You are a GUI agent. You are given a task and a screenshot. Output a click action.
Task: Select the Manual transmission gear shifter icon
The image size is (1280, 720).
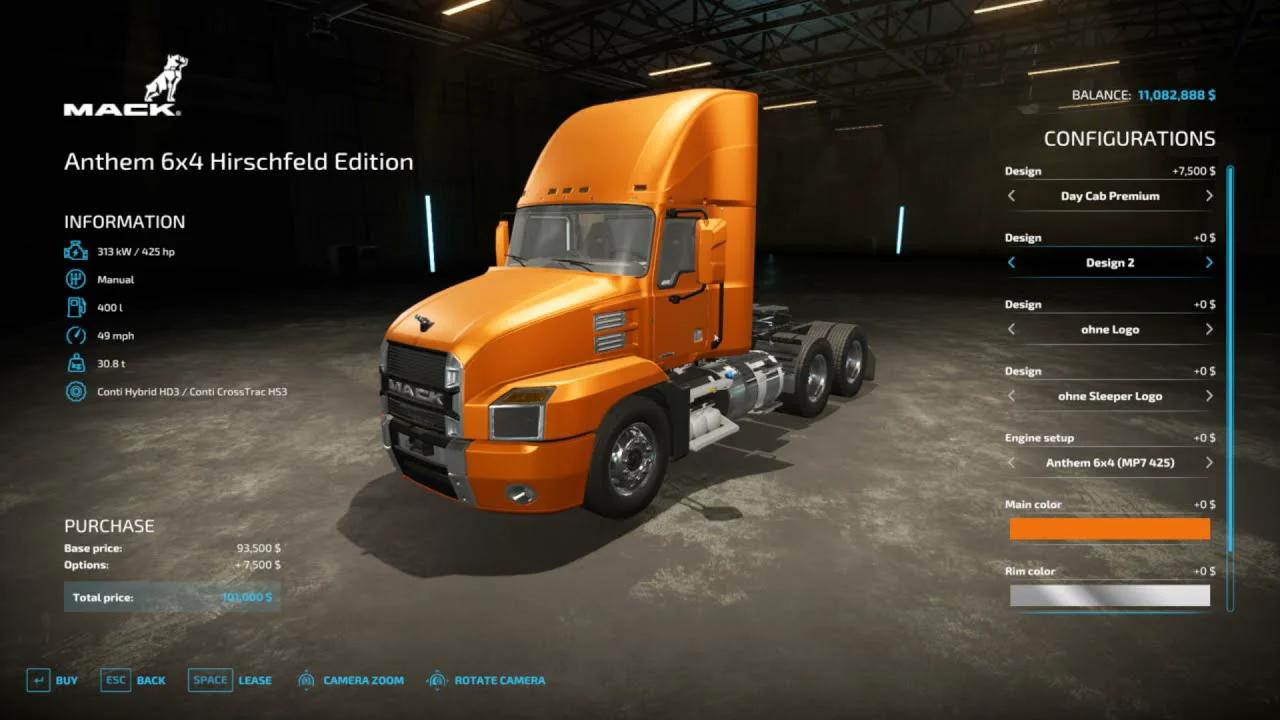75,279
